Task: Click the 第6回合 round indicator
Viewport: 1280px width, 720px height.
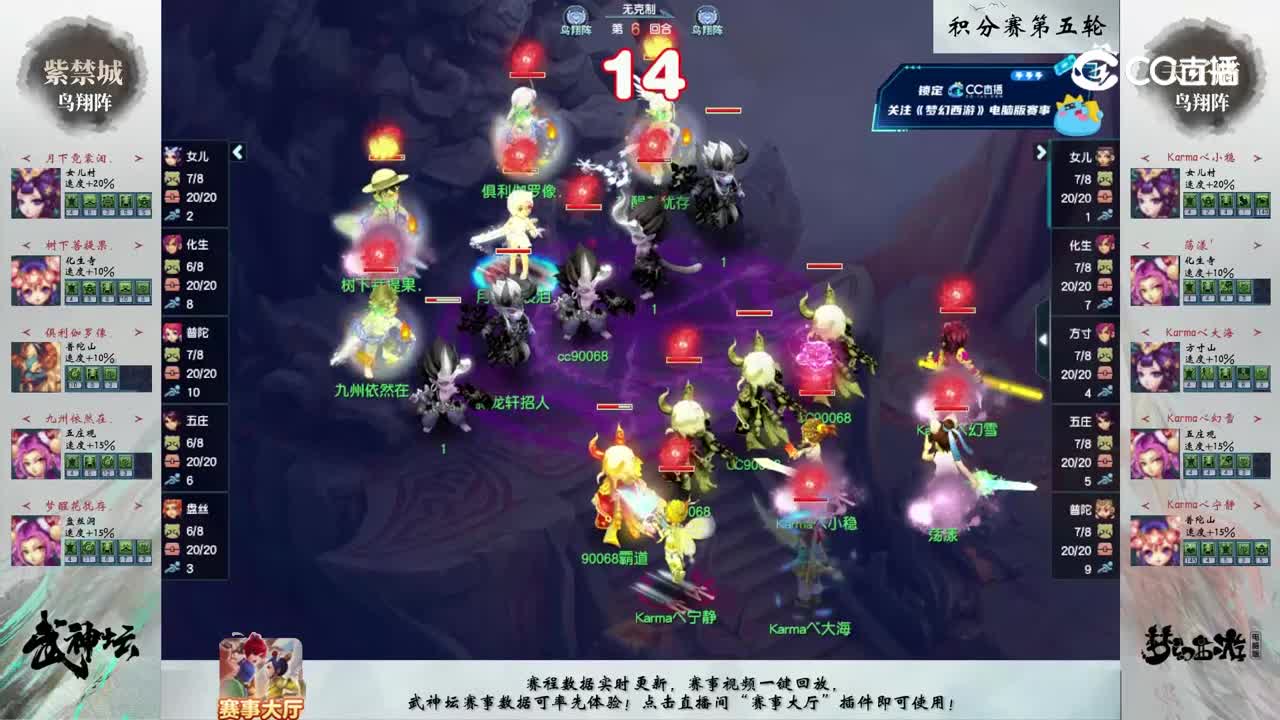Action: (x=638, y=30)
